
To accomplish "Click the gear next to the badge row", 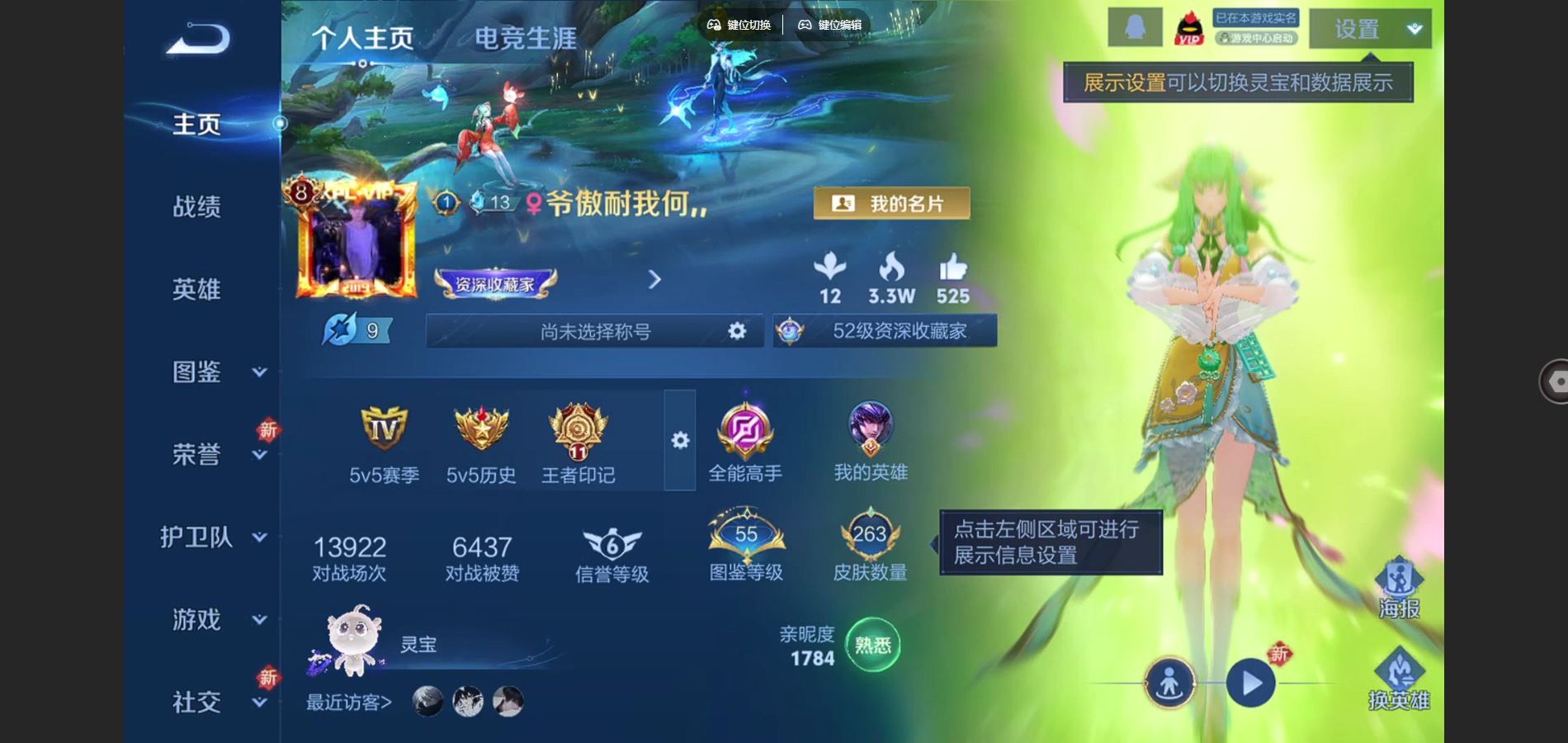I will coord(679,442).
